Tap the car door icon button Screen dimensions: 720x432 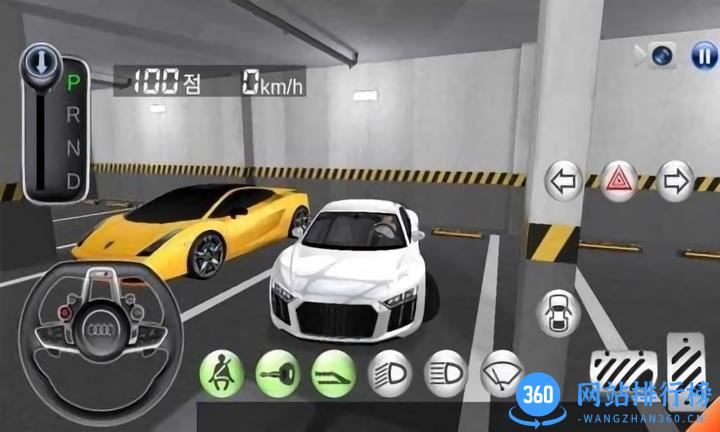pyautogui.click(x=558, y=313)
